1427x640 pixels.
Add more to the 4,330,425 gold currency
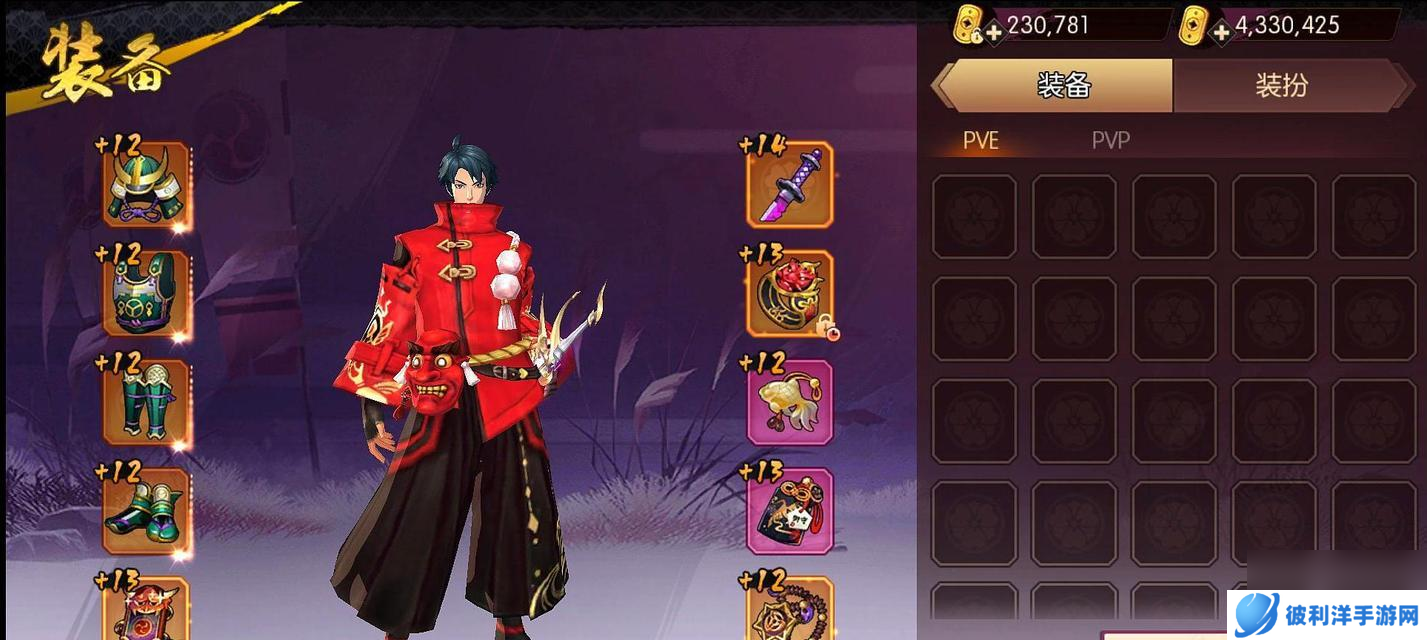[1221, 32]
